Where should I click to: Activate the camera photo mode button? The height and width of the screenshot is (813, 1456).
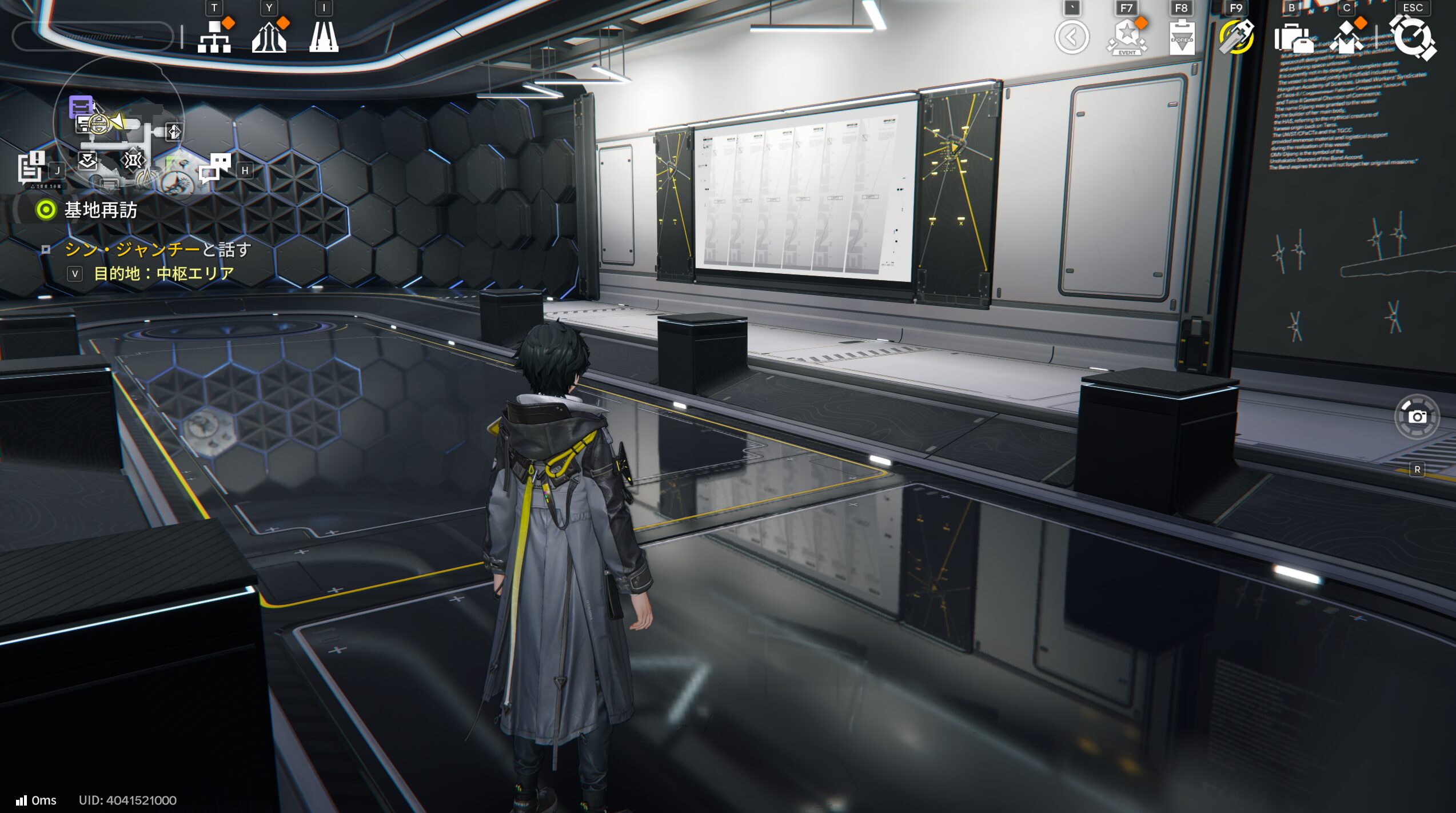tap(1417, 417)
